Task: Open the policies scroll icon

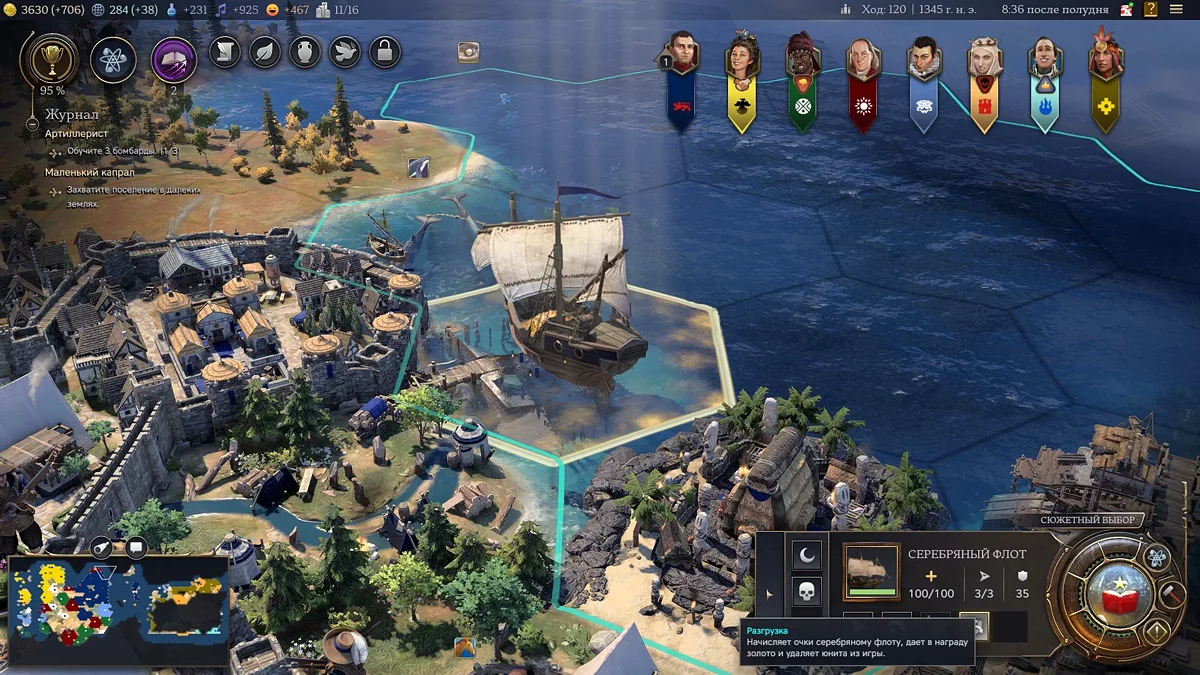Action: click(x=224, y=51)
